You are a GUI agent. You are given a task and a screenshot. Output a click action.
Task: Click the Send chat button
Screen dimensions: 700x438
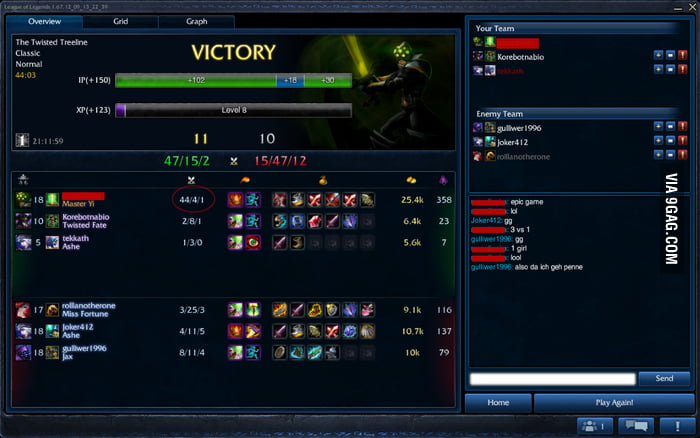(664, 379)
